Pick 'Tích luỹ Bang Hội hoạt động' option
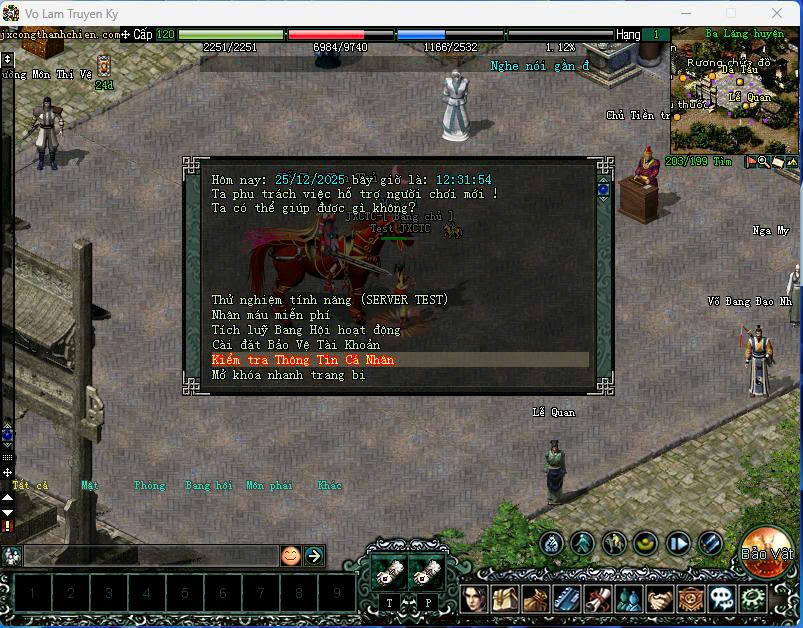This screenshot has width=803, height=628. [306, 330]
